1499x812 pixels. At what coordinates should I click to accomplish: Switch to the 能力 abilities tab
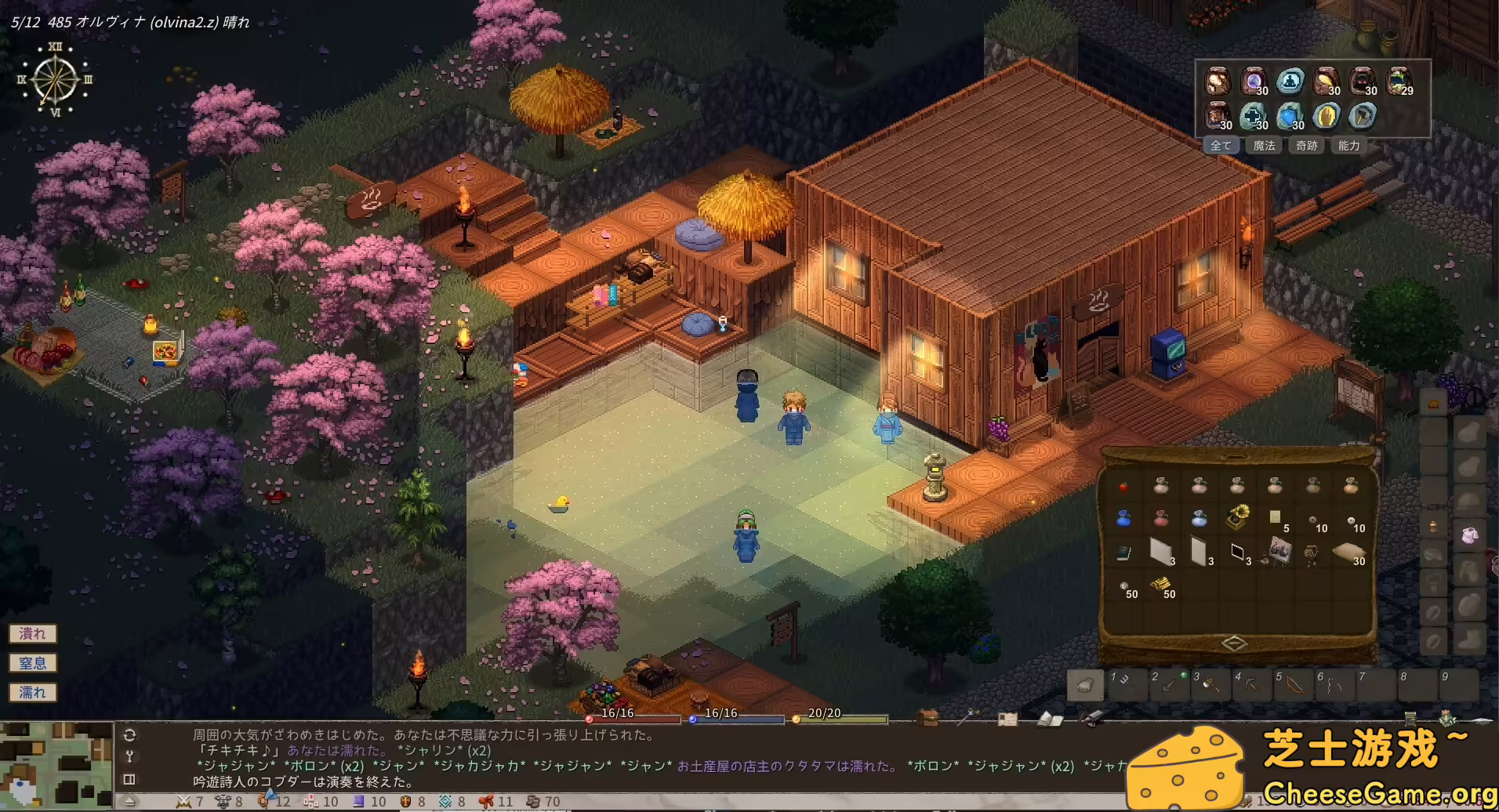pos(1349,147)
